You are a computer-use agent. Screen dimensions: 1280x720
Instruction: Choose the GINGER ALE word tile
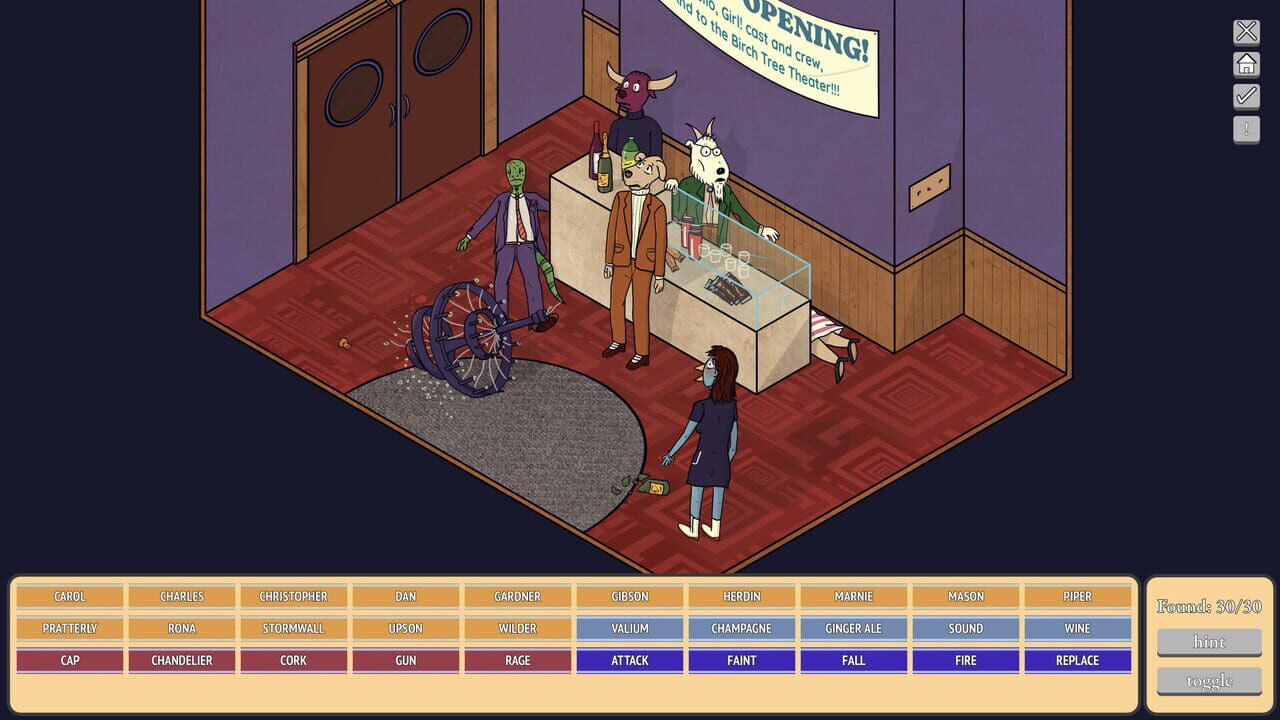[853, 628]
